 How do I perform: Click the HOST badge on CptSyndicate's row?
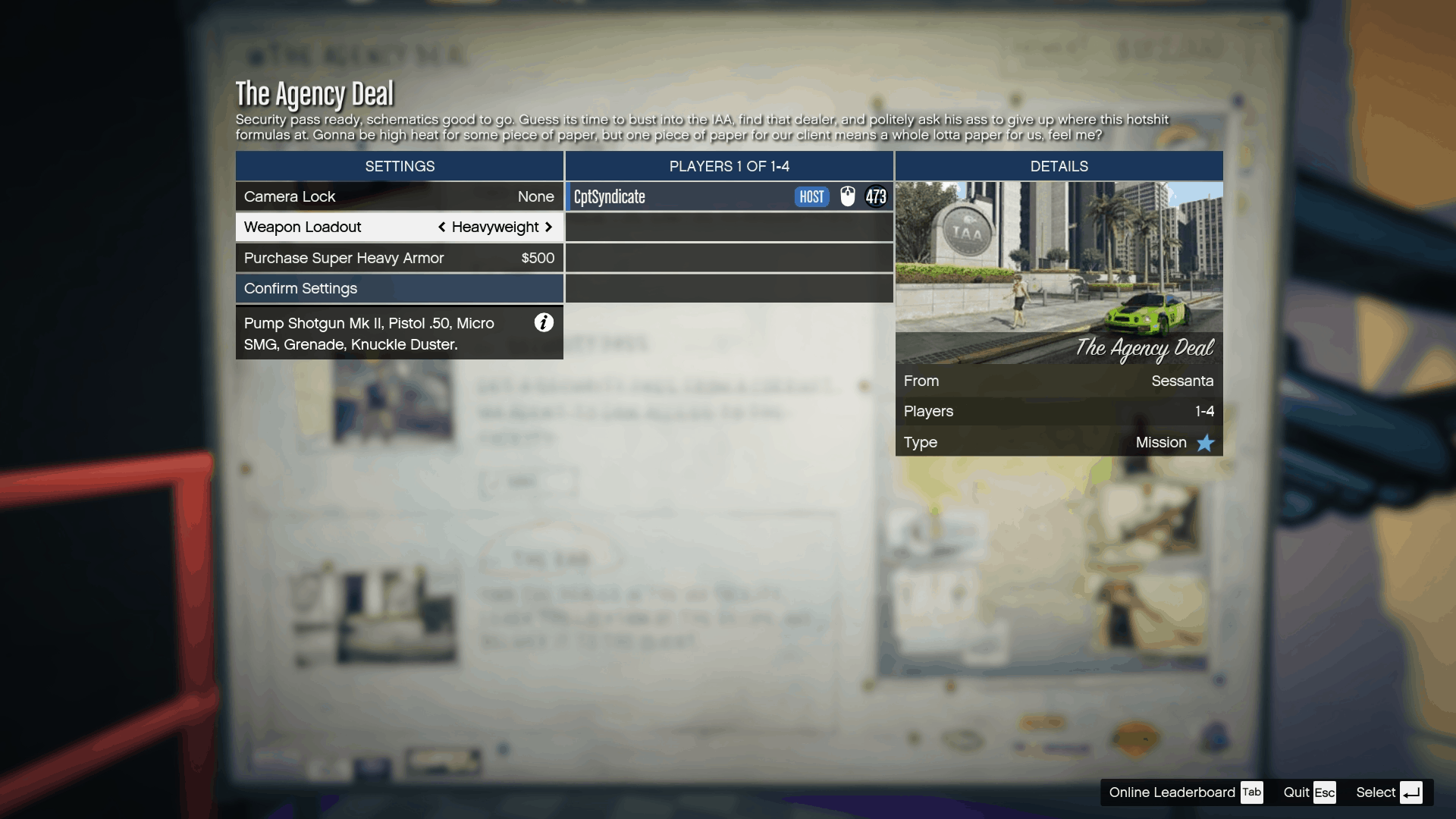811,196
